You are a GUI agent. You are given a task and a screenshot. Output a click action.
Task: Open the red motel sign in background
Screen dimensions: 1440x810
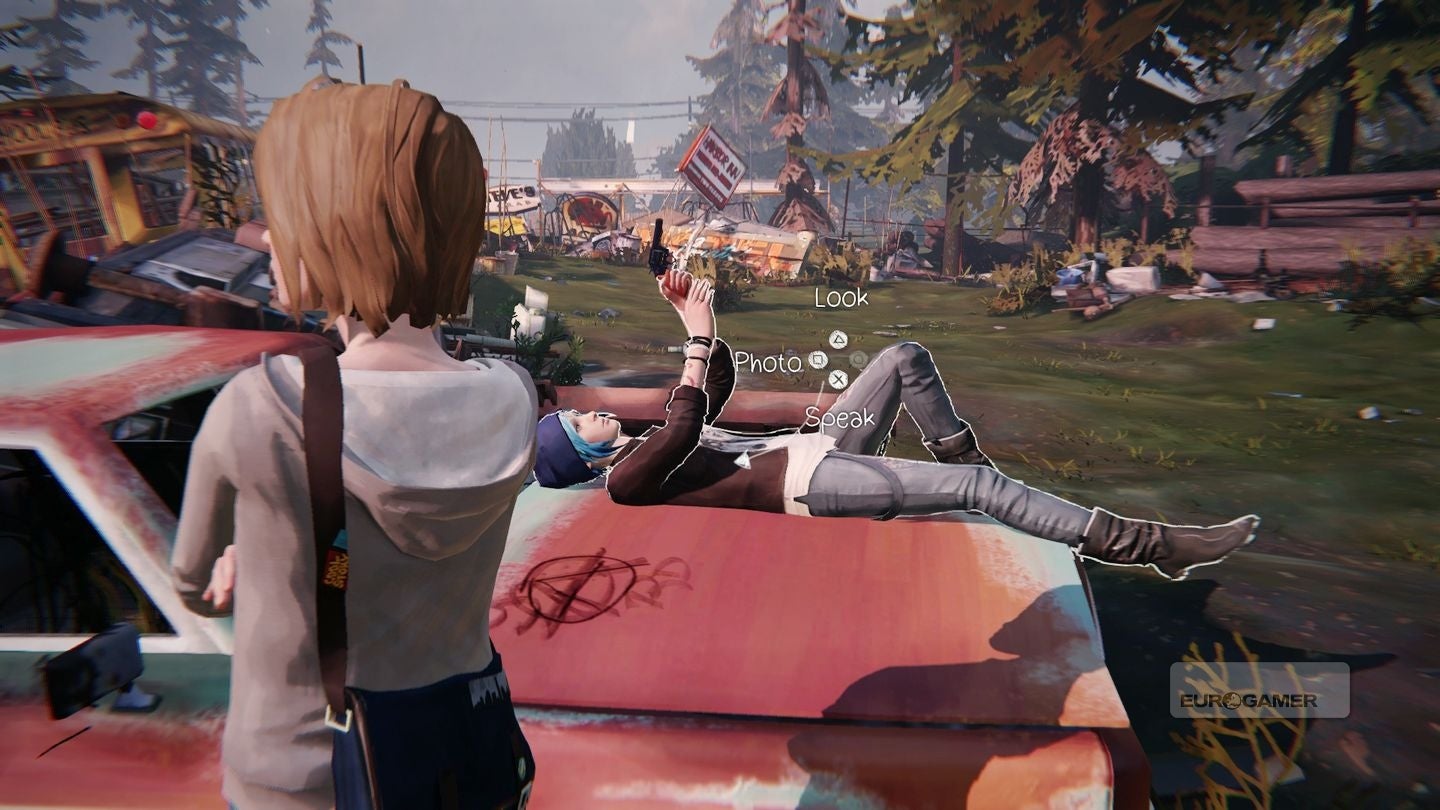point(712,160)
